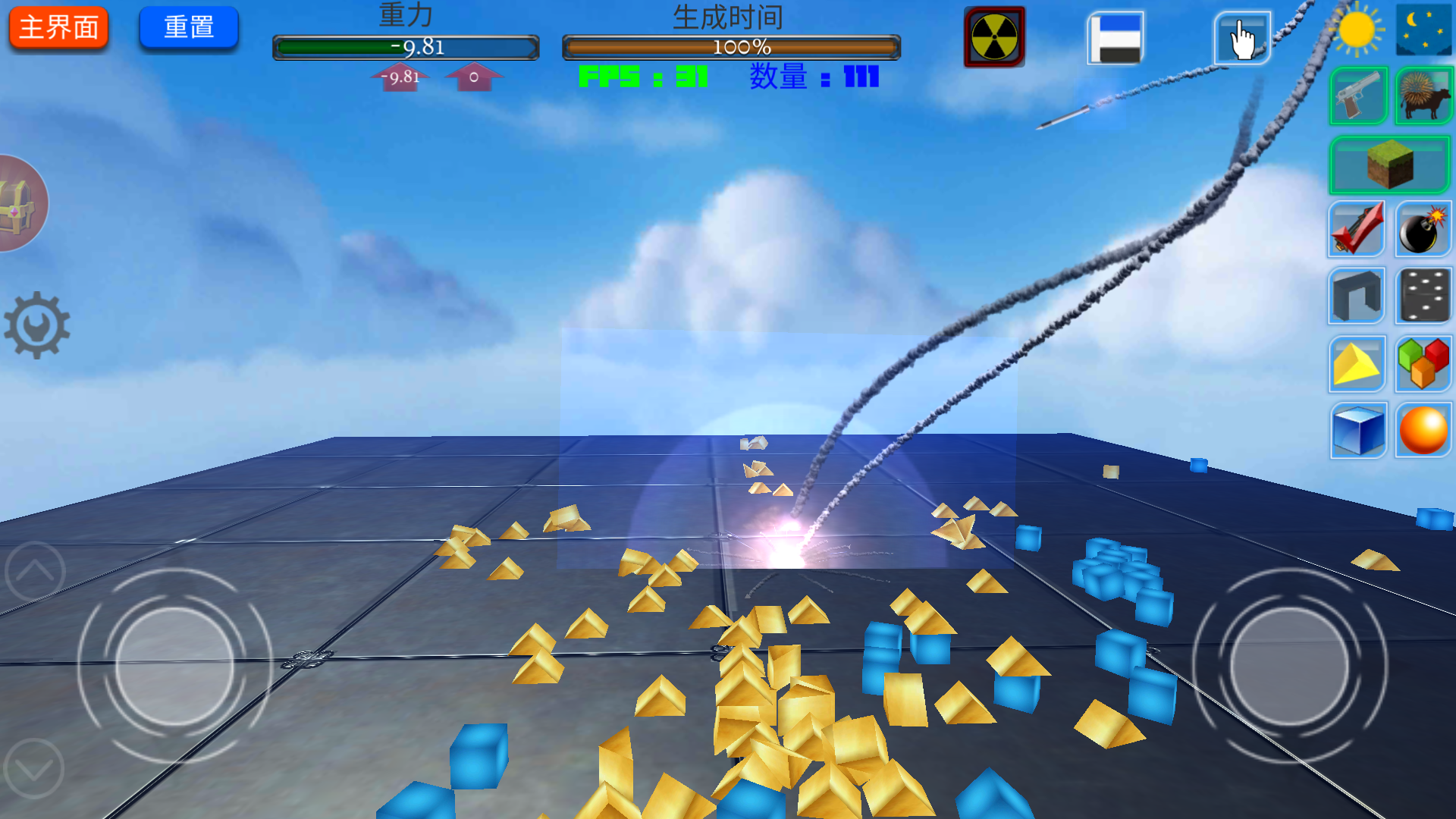Screen dimensions: 1456x819
Task: Select the pistol weapon icon
Action: point(1358,96)
